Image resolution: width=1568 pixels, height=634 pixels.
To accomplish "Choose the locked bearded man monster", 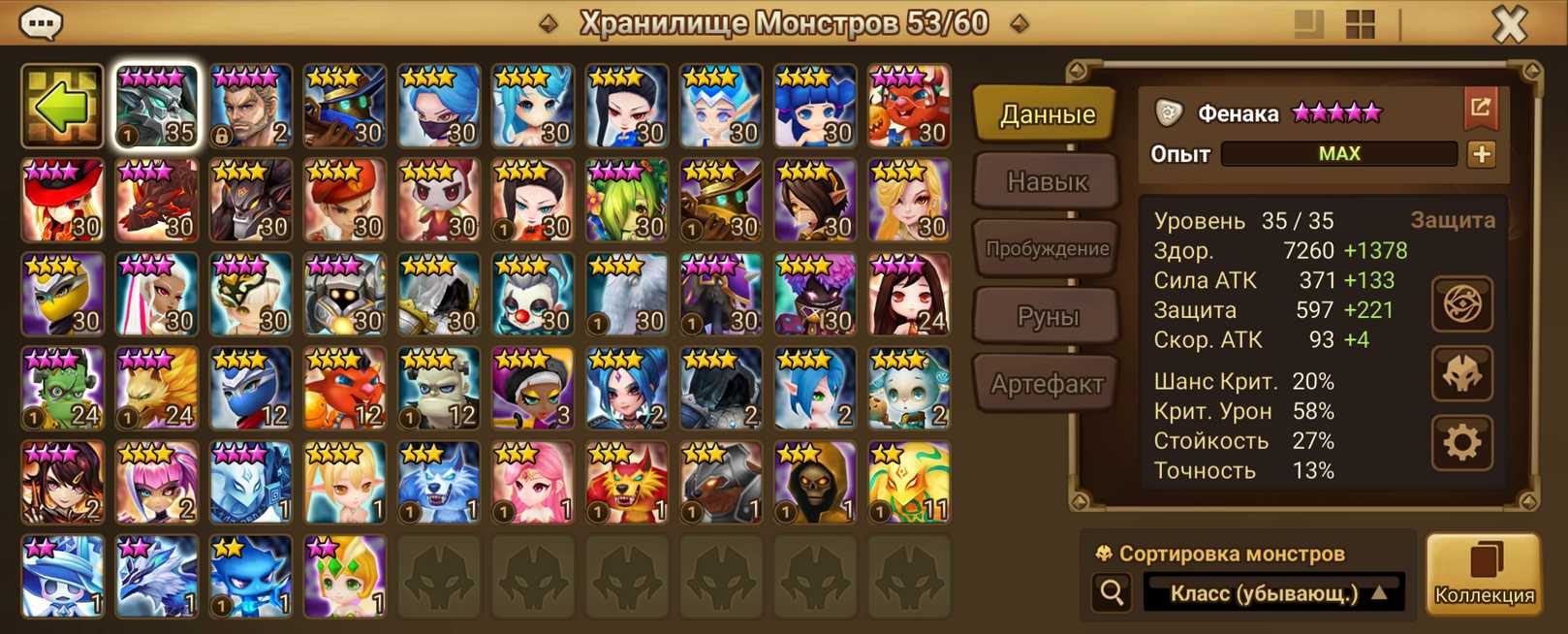I will (251, 107).
